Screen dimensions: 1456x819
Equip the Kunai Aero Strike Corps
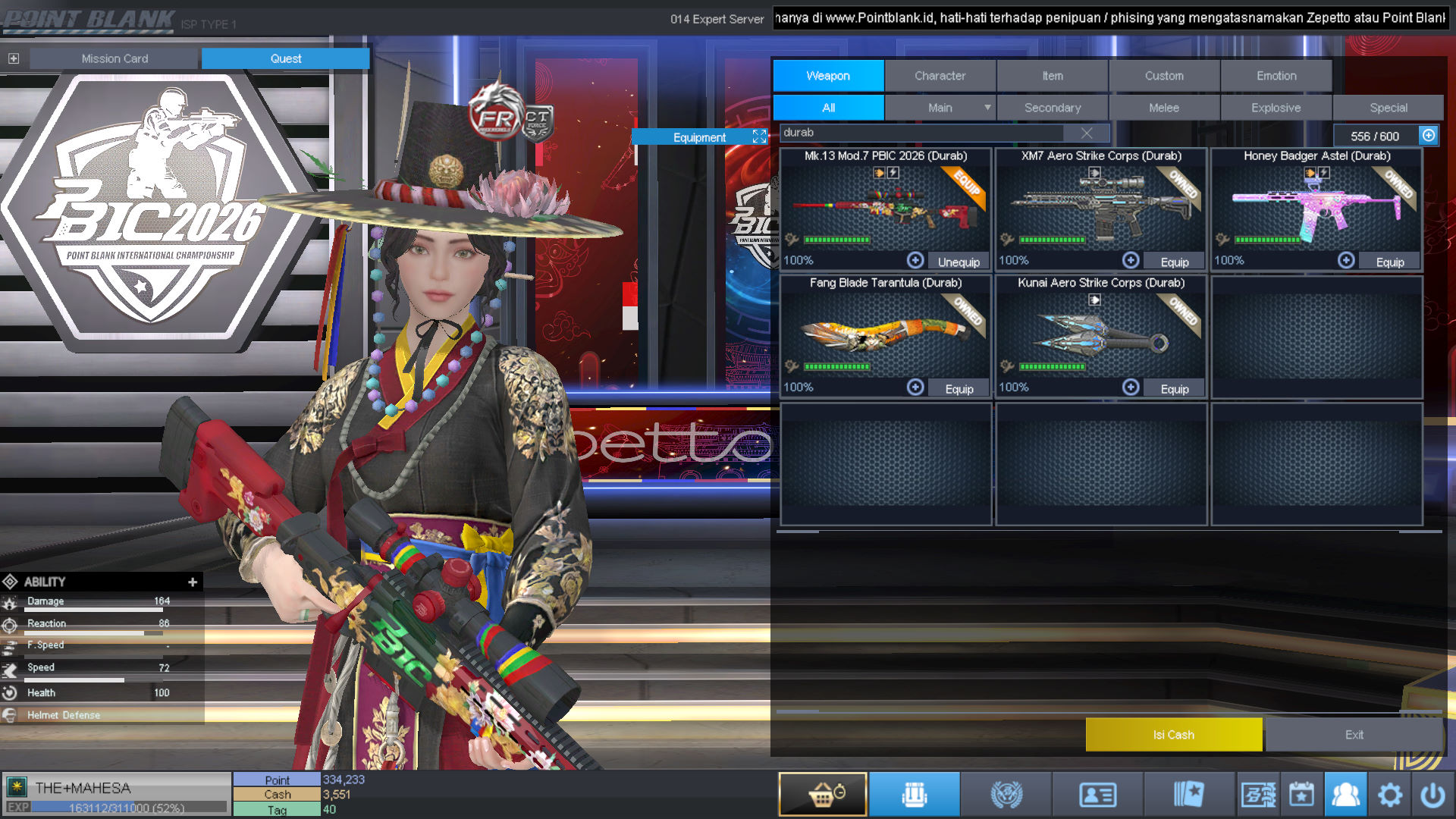click(x=1174, y=388)
